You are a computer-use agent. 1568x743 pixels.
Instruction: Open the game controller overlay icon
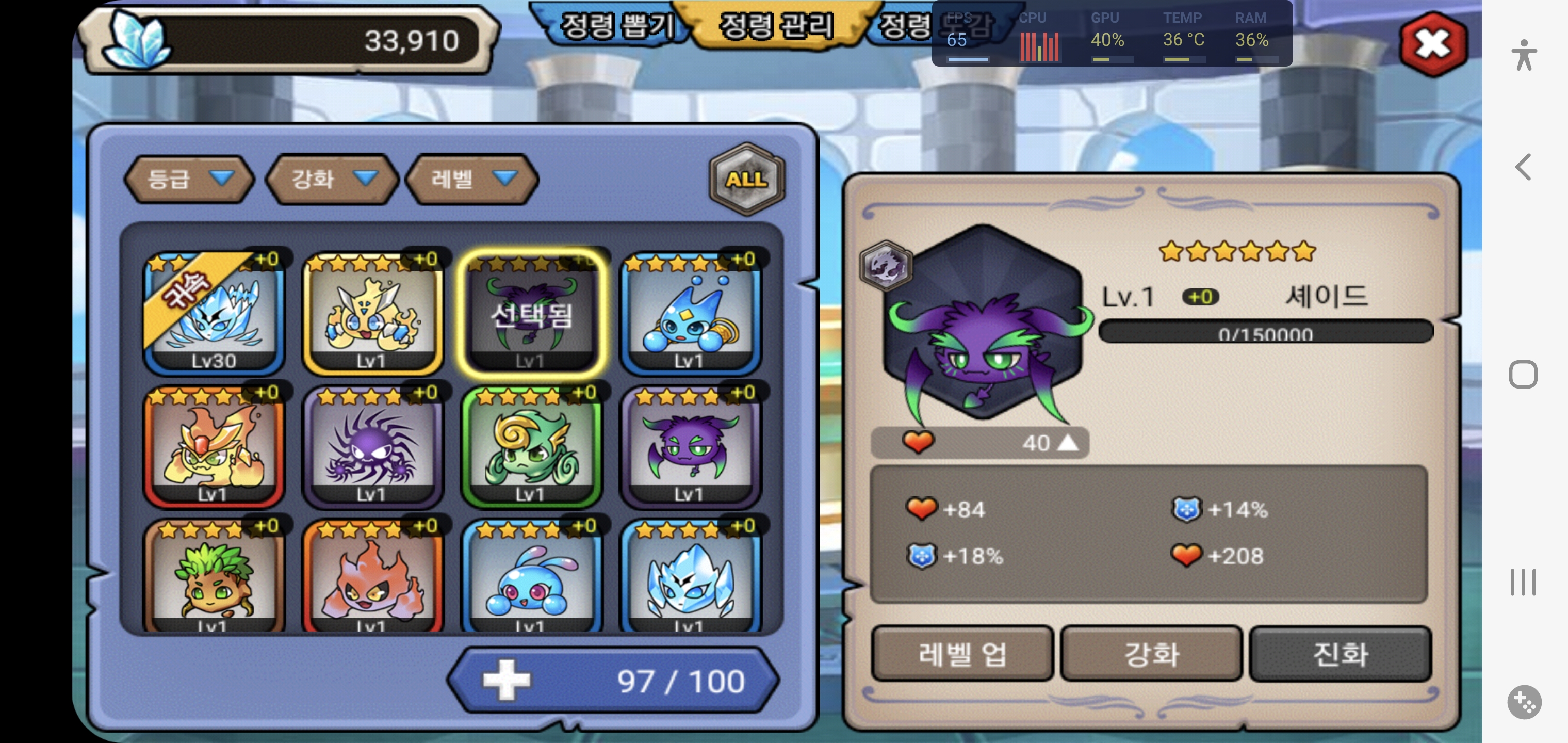pyautogui.click(x=1524, y=702)
